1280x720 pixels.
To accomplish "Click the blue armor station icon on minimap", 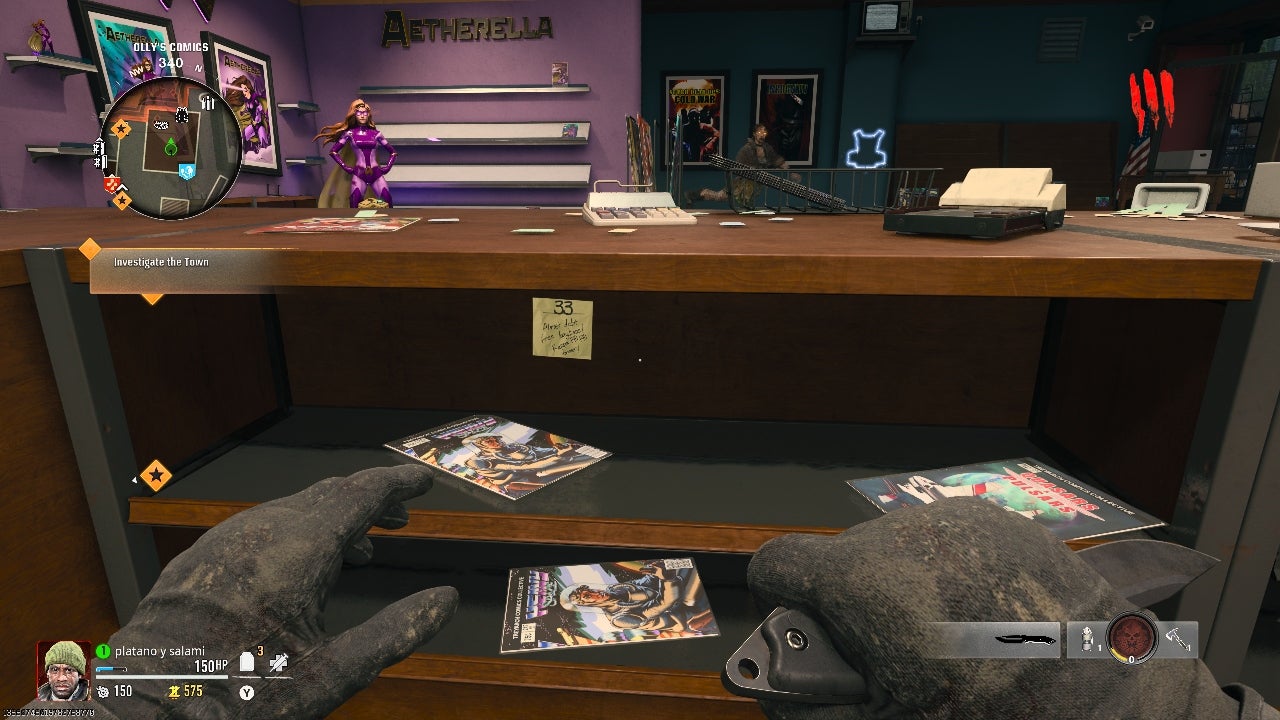I will [187, 170].
